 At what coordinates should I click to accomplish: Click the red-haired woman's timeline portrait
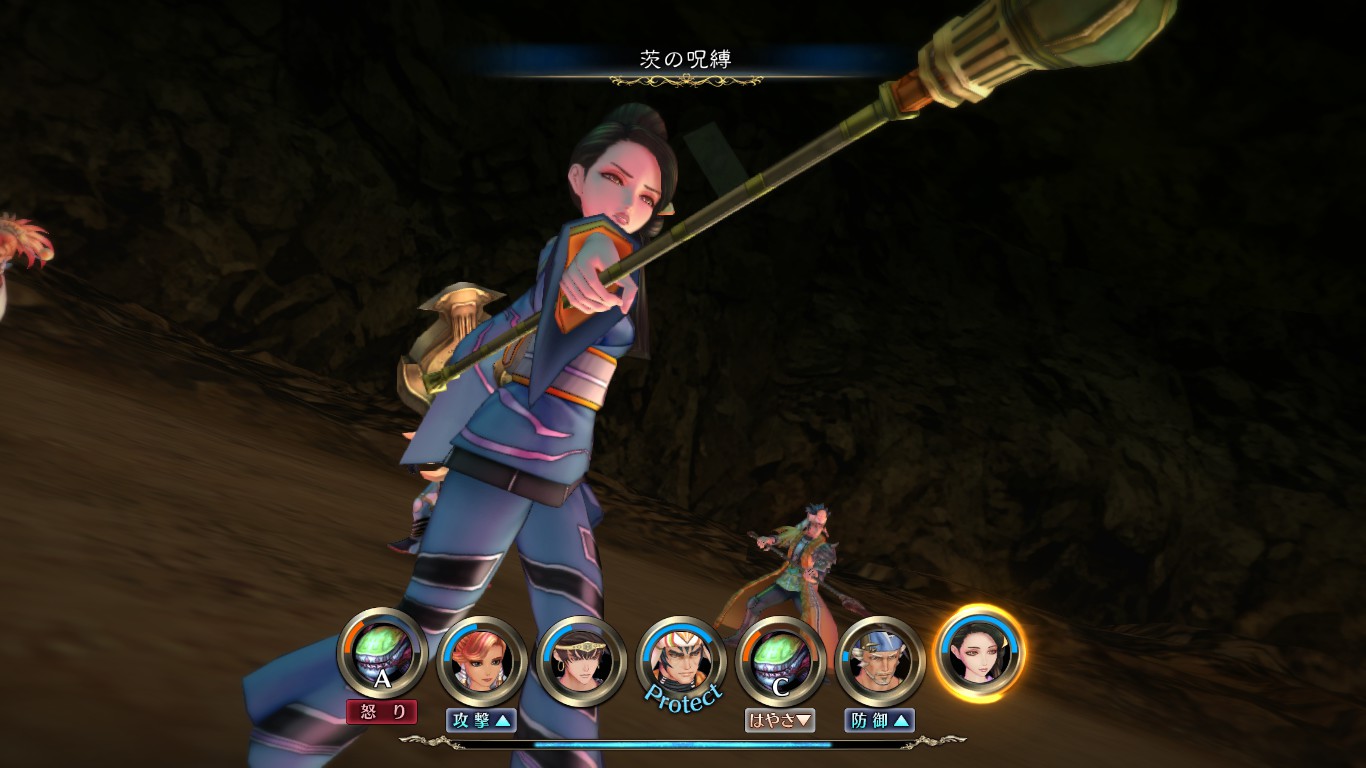482,659
